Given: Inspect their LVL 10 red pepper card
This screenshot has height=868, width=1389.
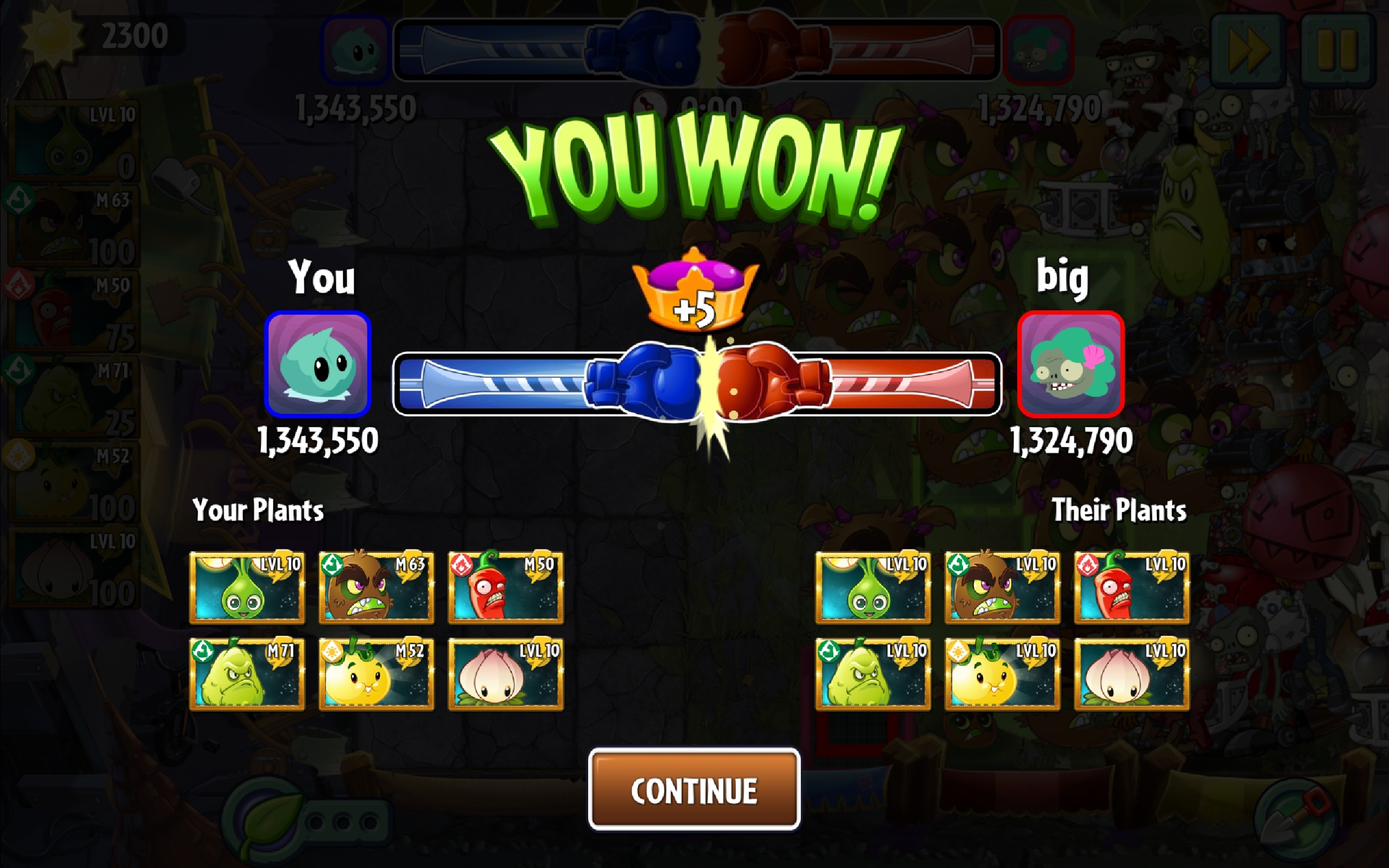Looking at the screenshot, I should pyautogui.click(x=1131, y=588).
